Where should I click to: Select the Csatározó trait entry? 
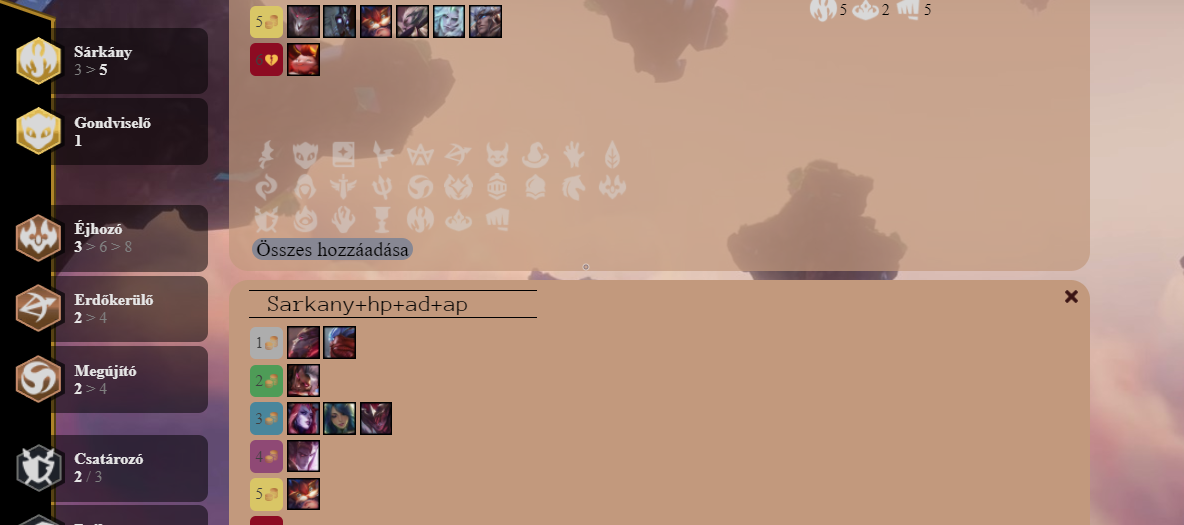[130, 468]
